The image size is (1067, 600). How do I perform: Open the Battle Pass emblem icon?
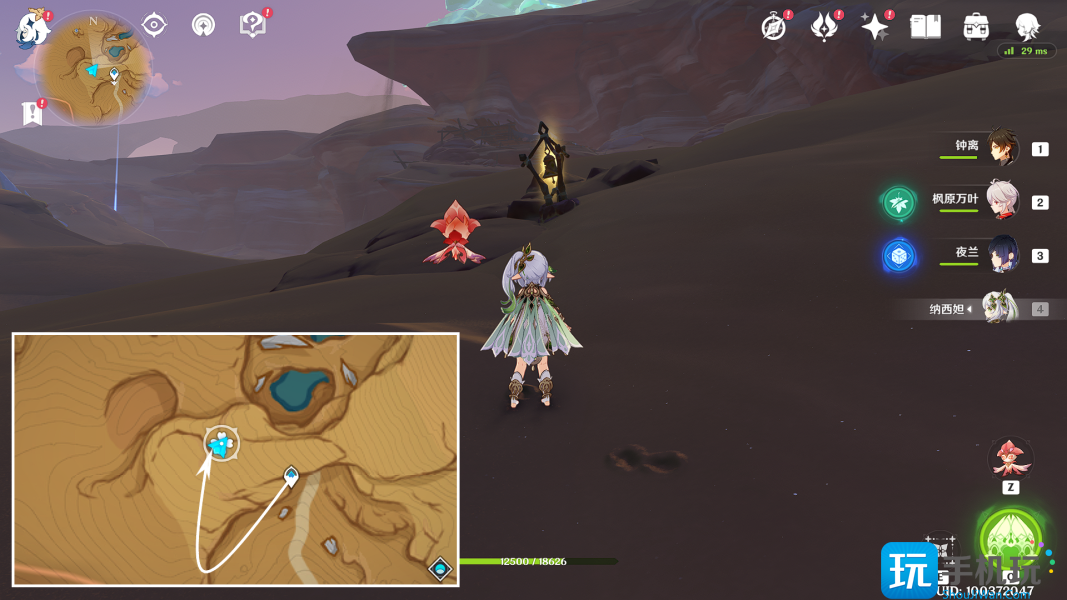(823, 27)
